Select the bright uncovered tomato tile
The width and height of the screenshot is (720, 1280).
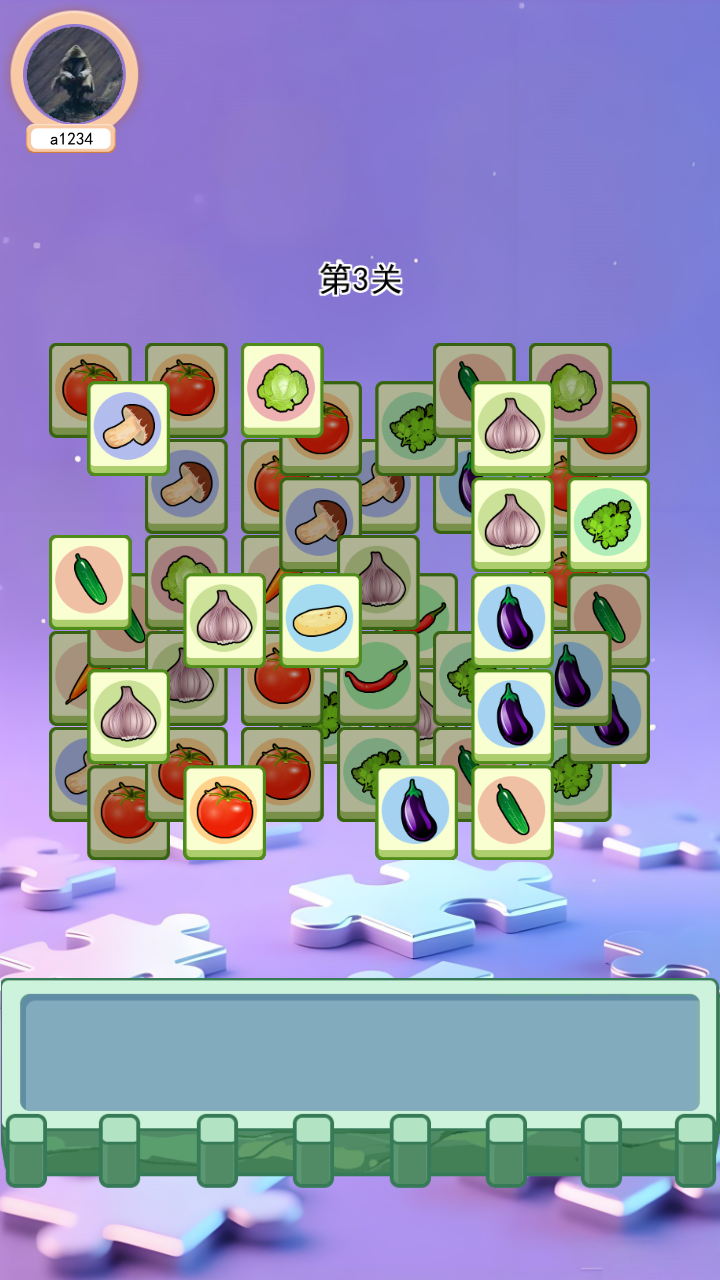224,812
